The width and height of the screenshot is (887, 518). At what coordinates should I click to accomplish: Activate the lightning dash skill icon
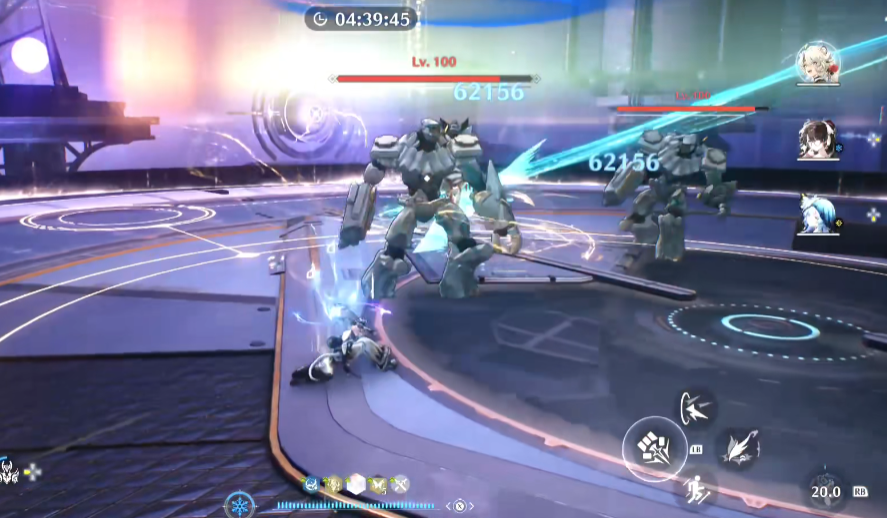pos(697,408)
